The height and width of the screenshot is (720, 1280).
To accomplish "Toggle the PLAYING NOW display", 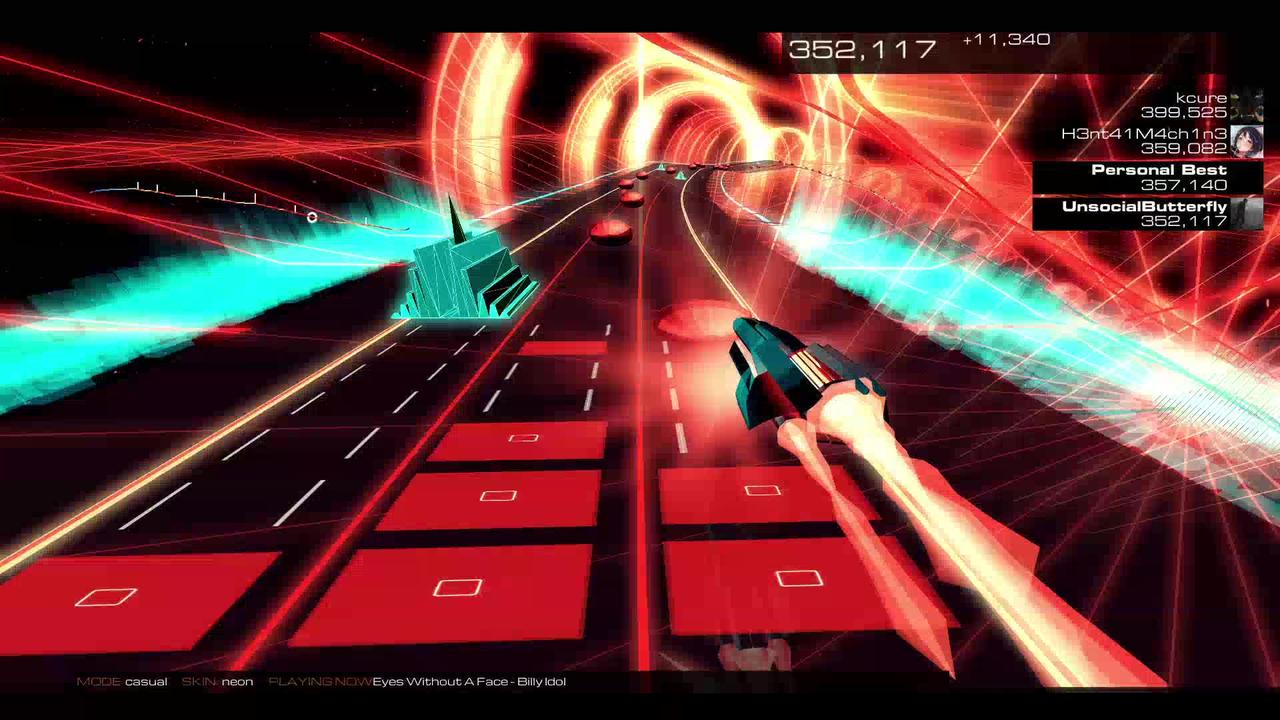I will 320,680.
